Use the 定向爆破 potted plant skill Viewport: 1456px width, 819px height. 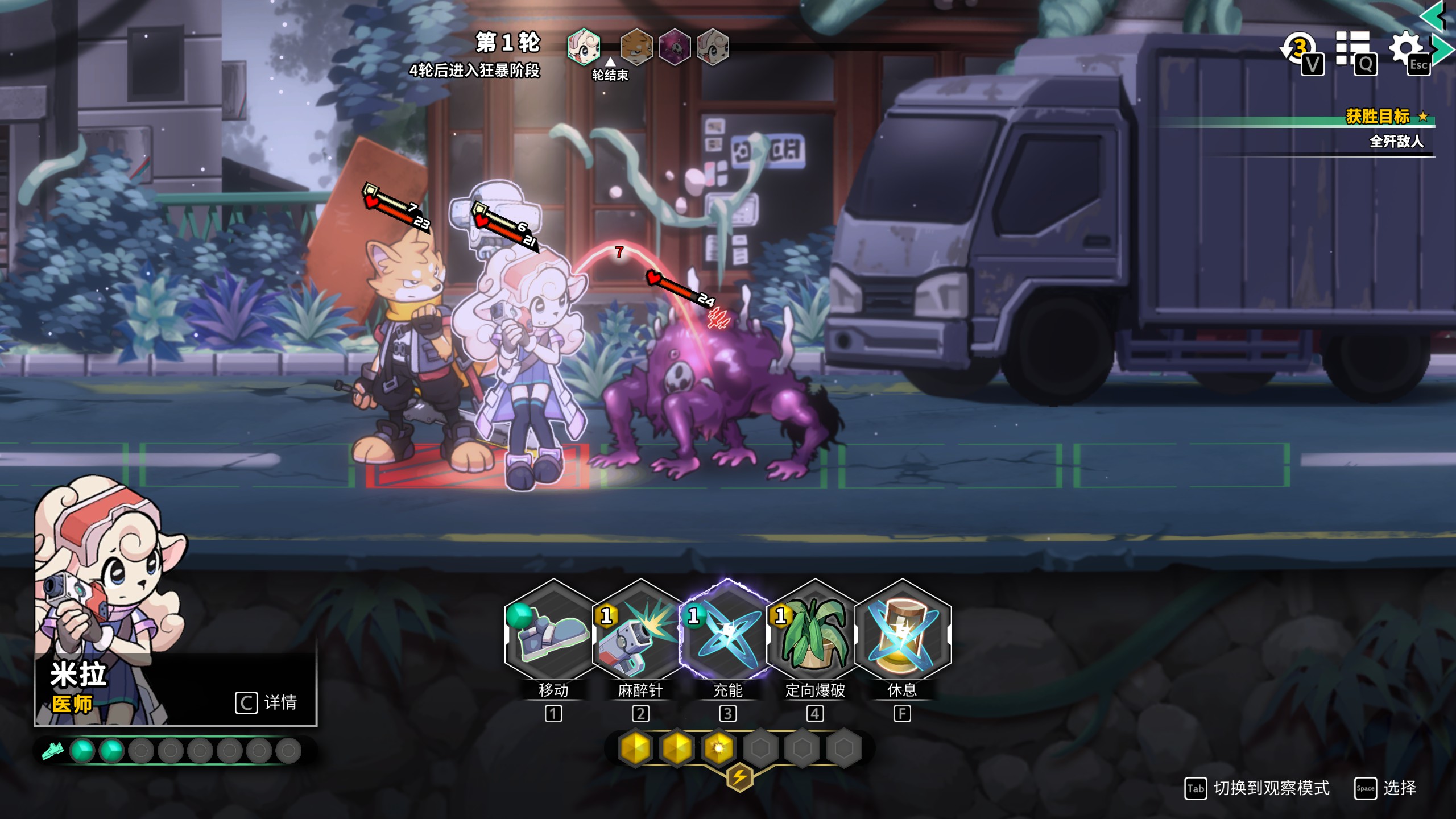click(x=814, y=631)
